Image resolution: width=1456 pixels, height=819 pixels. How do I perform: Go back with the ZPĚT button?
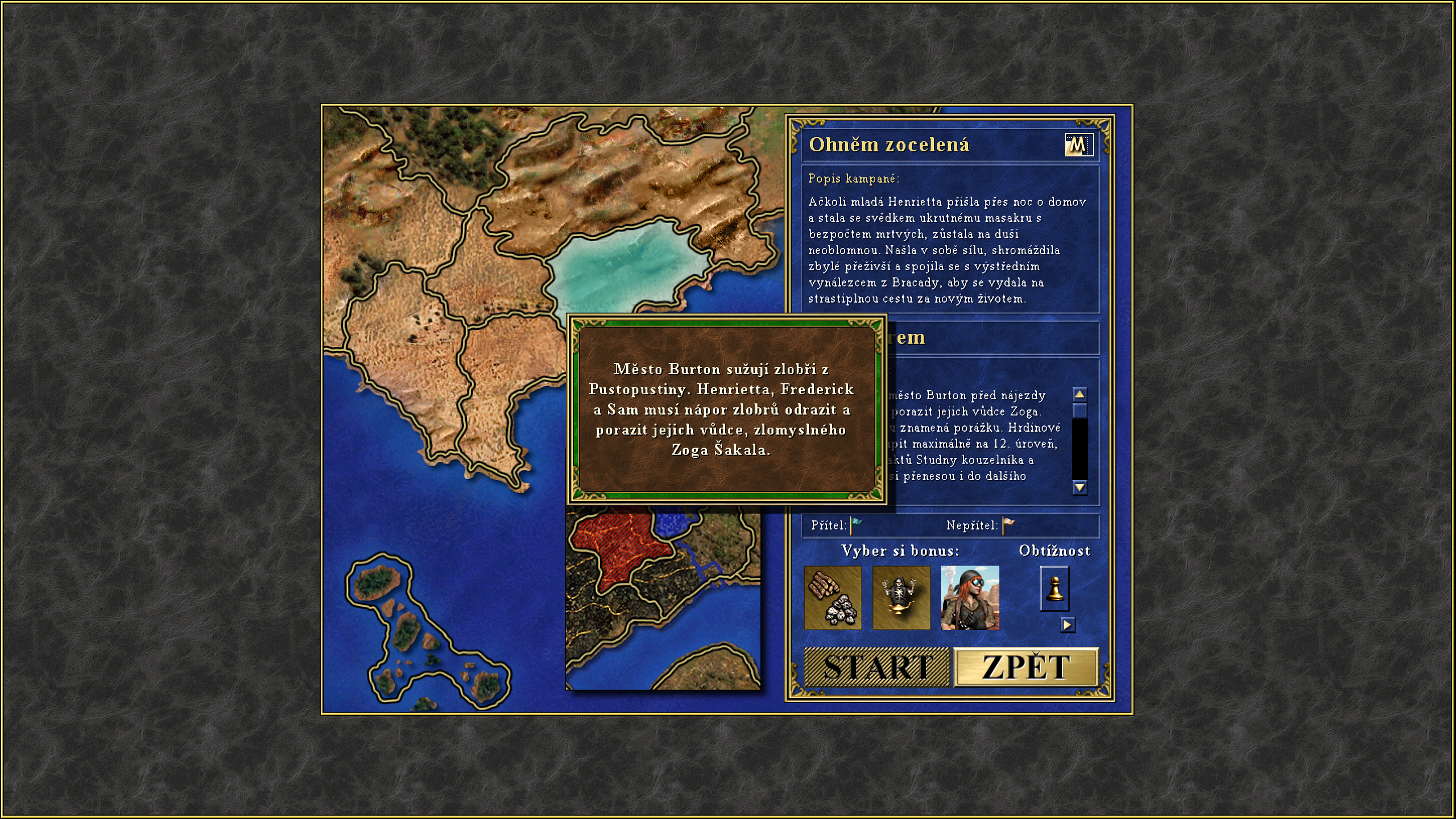click(x=1026, y=667)
